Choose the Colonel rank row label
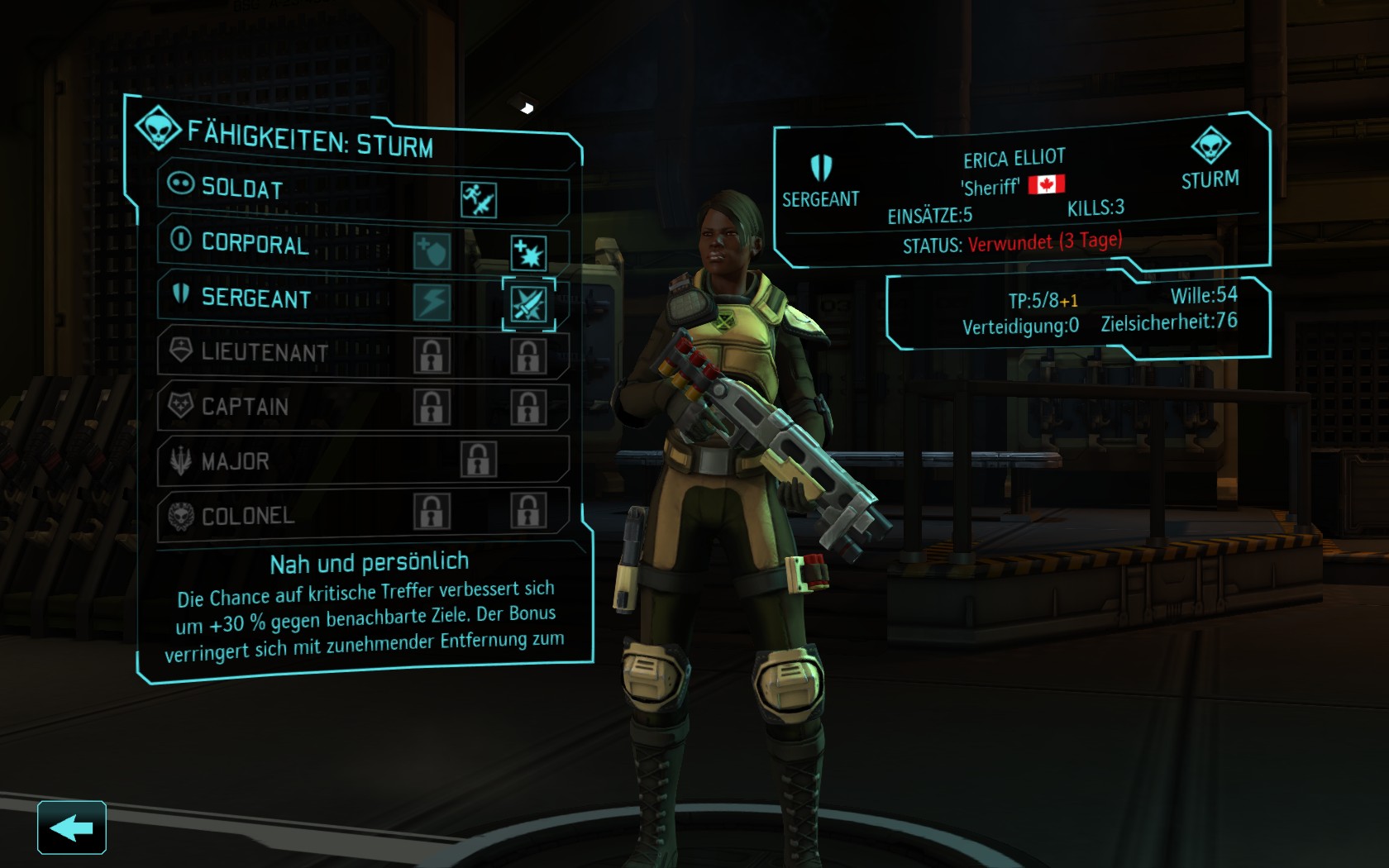 click(x=248, y=516)
